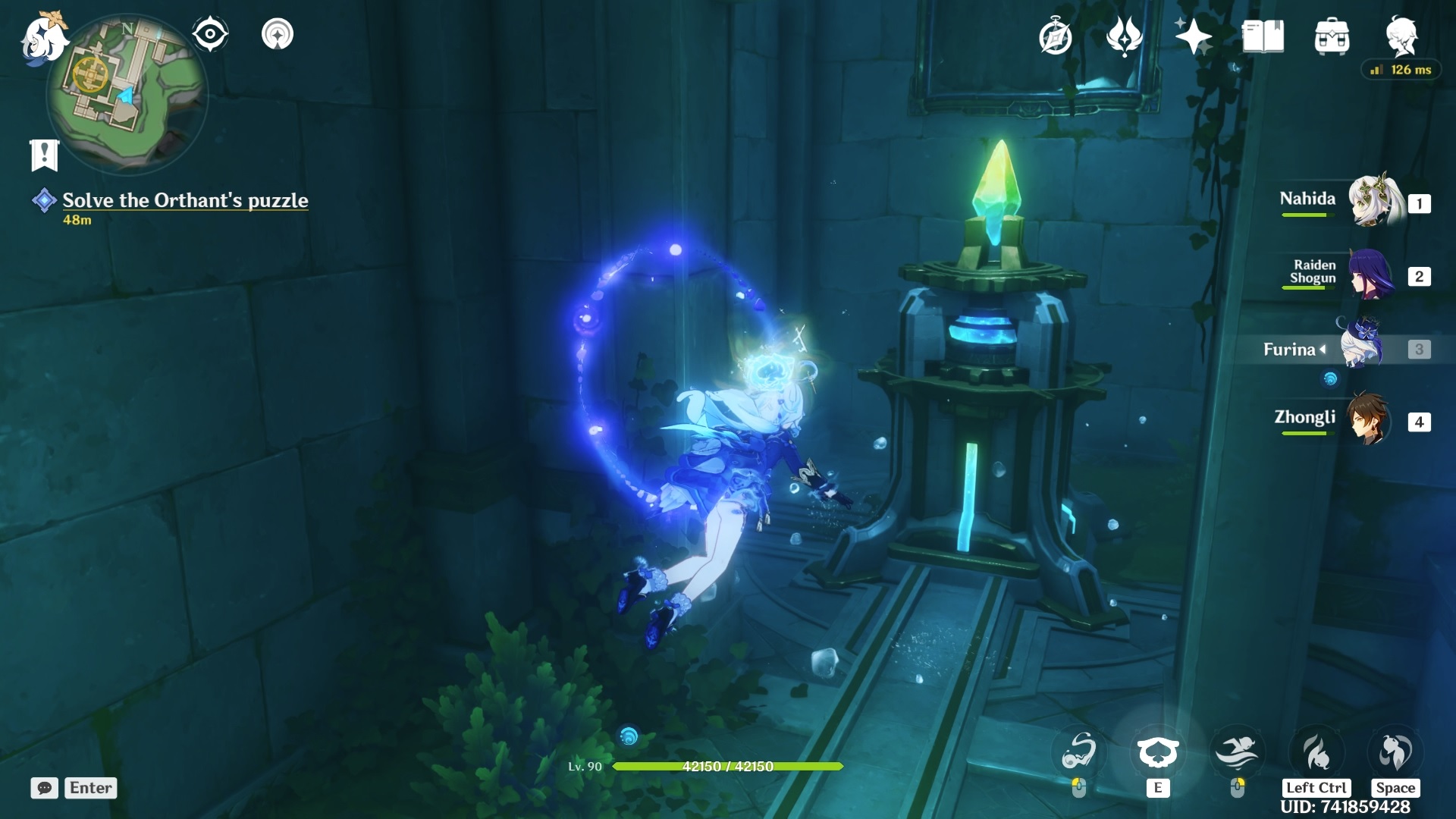Open the Battle Pass winged icon
Screen dimensions: 1456x819
click(x=1124, y=36)
